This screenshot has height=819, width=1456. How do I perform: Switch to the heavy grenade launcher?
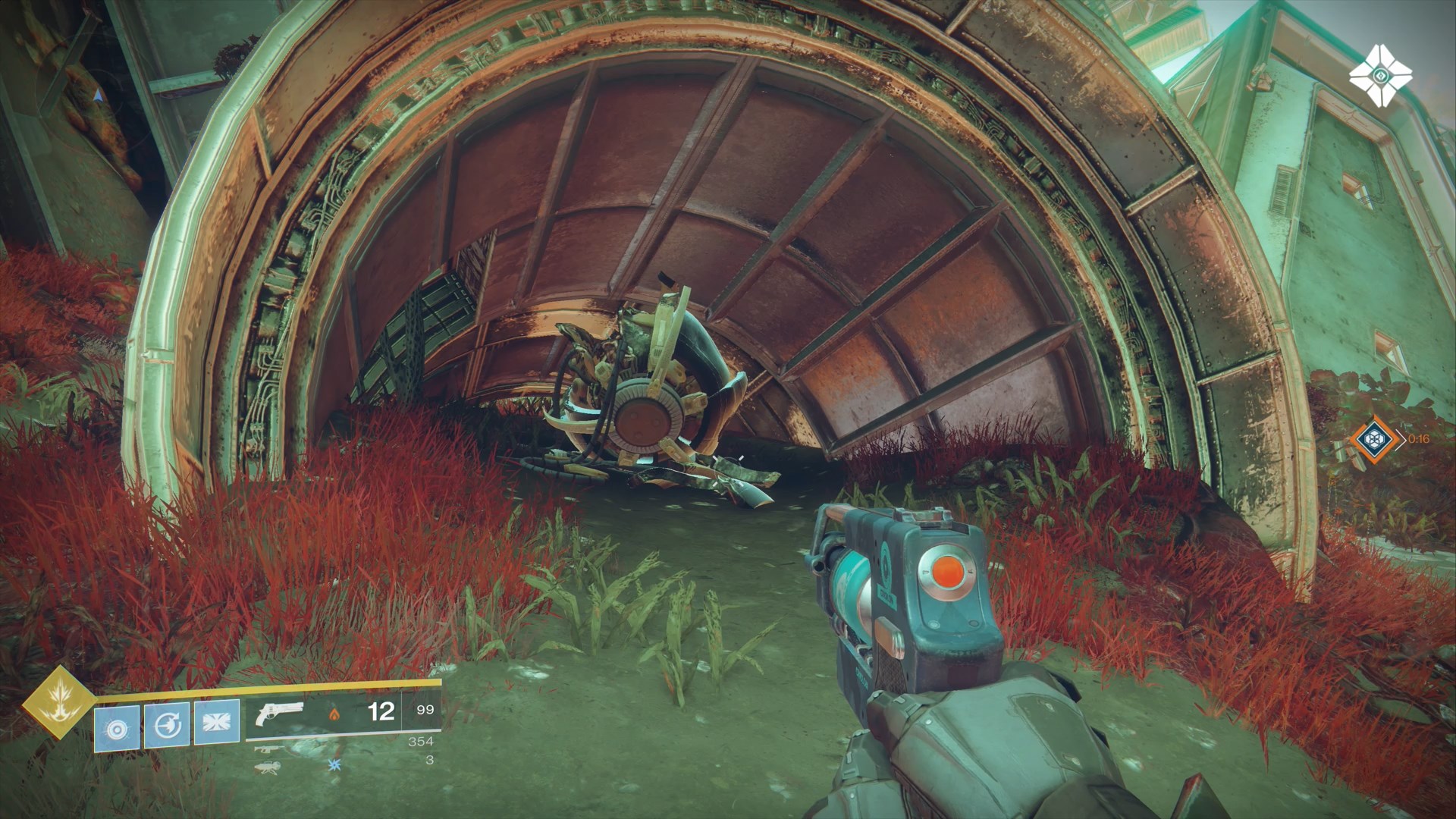(x=267, y=766)
